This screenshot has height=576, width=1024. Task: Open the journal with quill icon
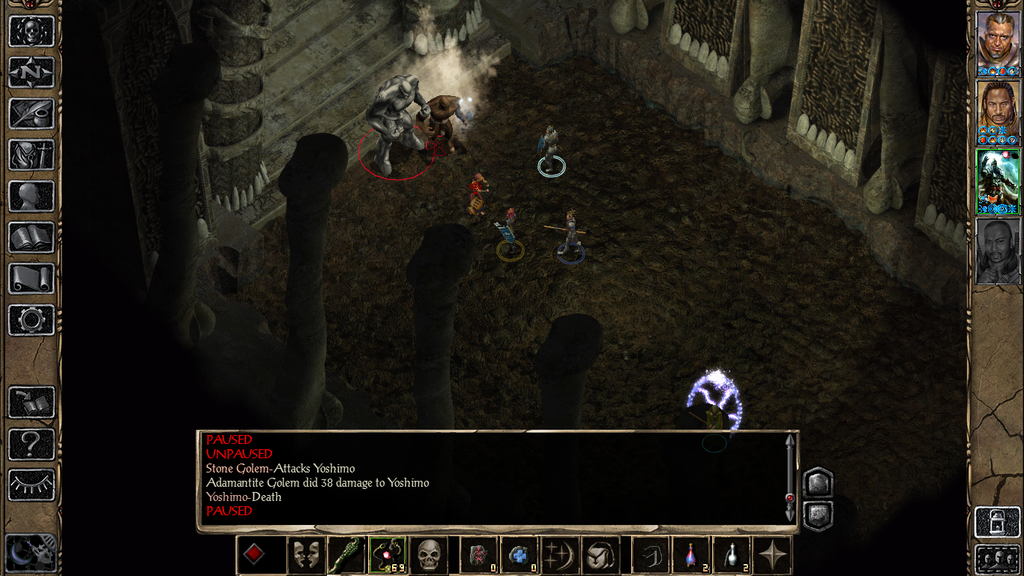(31, 113)
